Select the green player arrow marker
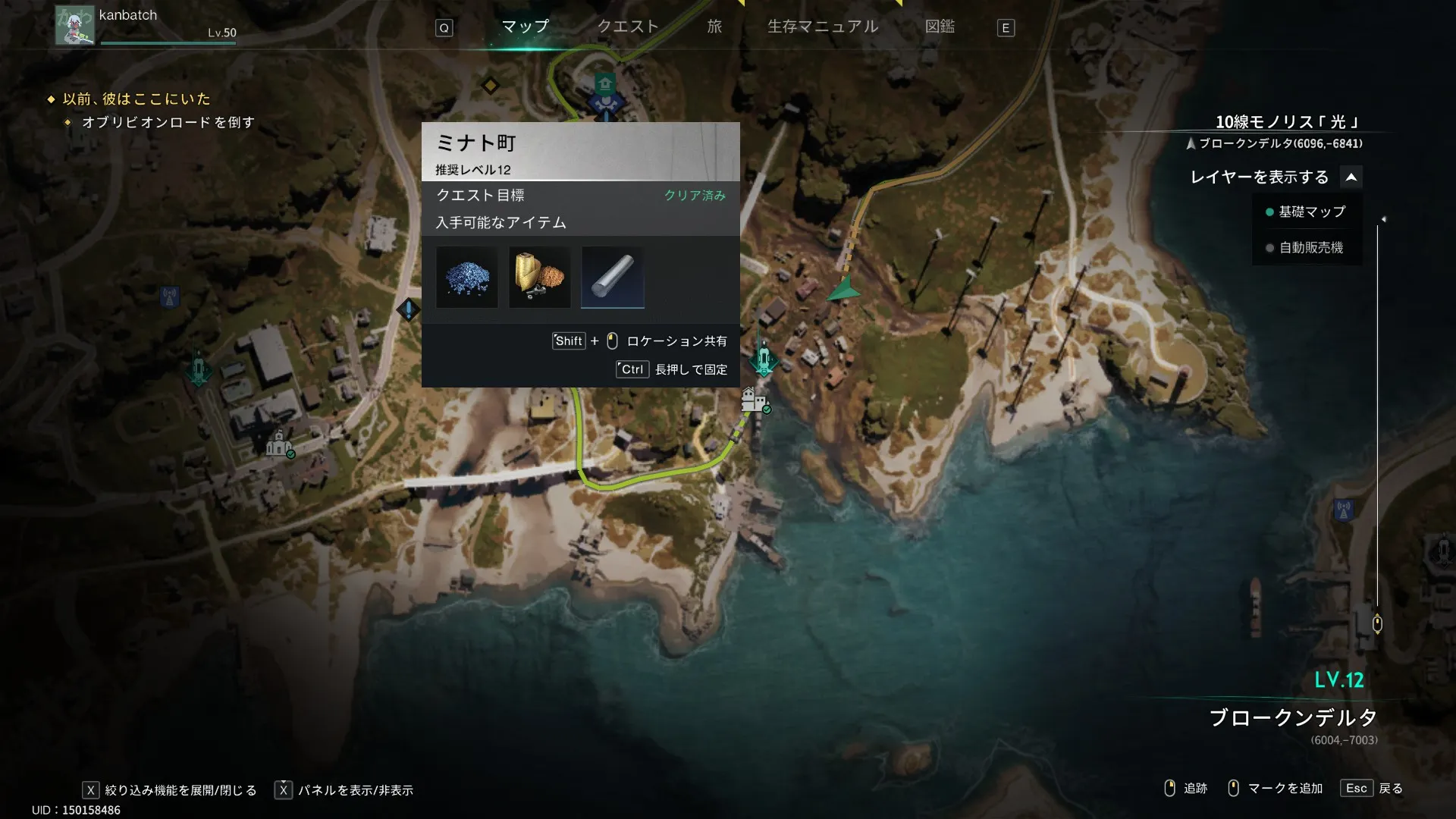 pos(844,290)
